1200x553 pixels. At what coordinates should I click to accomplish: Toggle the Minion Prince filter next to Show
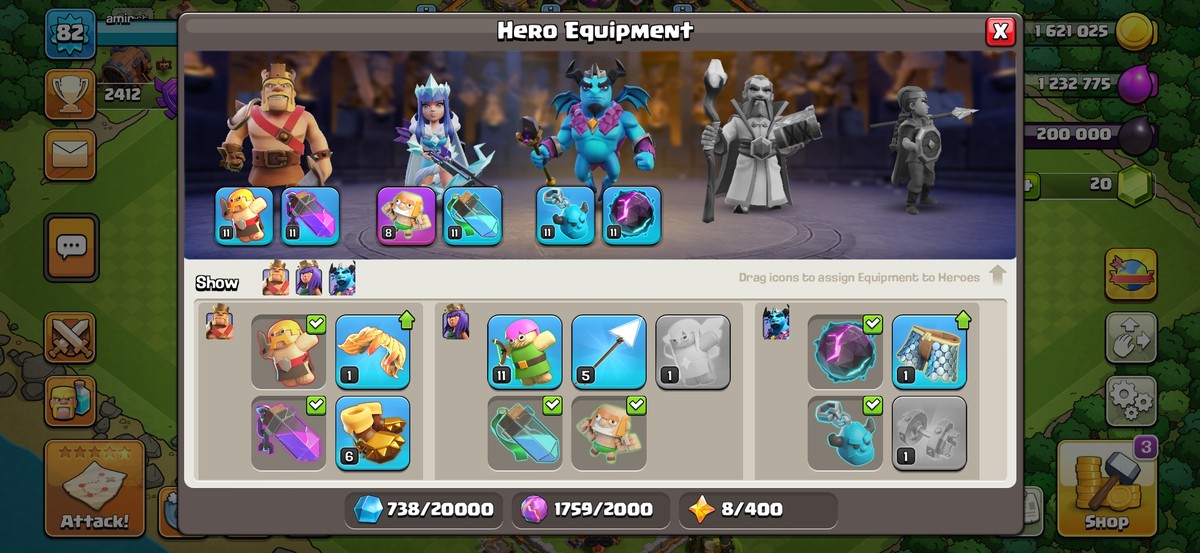point(342,281)
